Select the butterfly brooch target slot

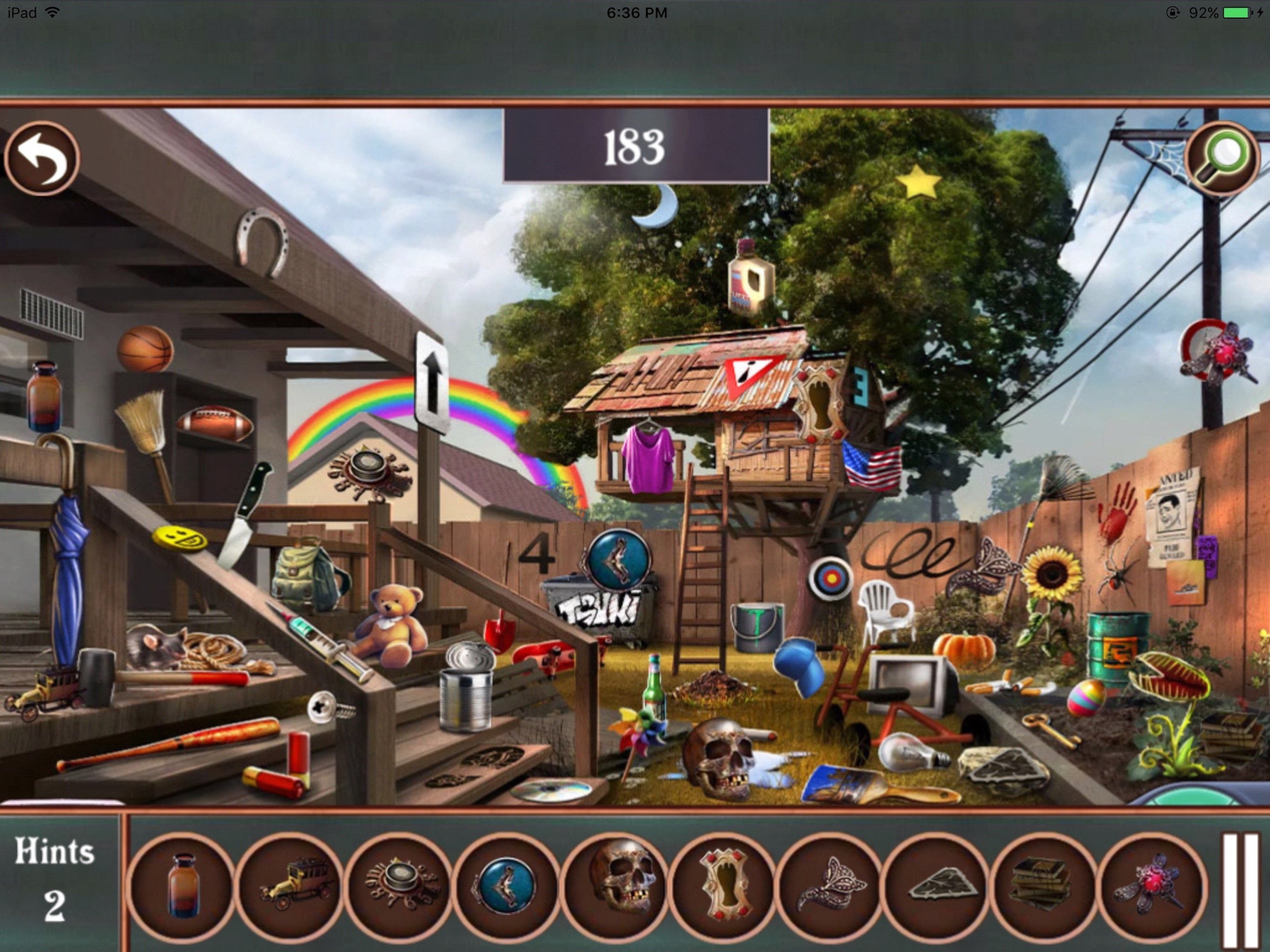(x=830, y=885)
